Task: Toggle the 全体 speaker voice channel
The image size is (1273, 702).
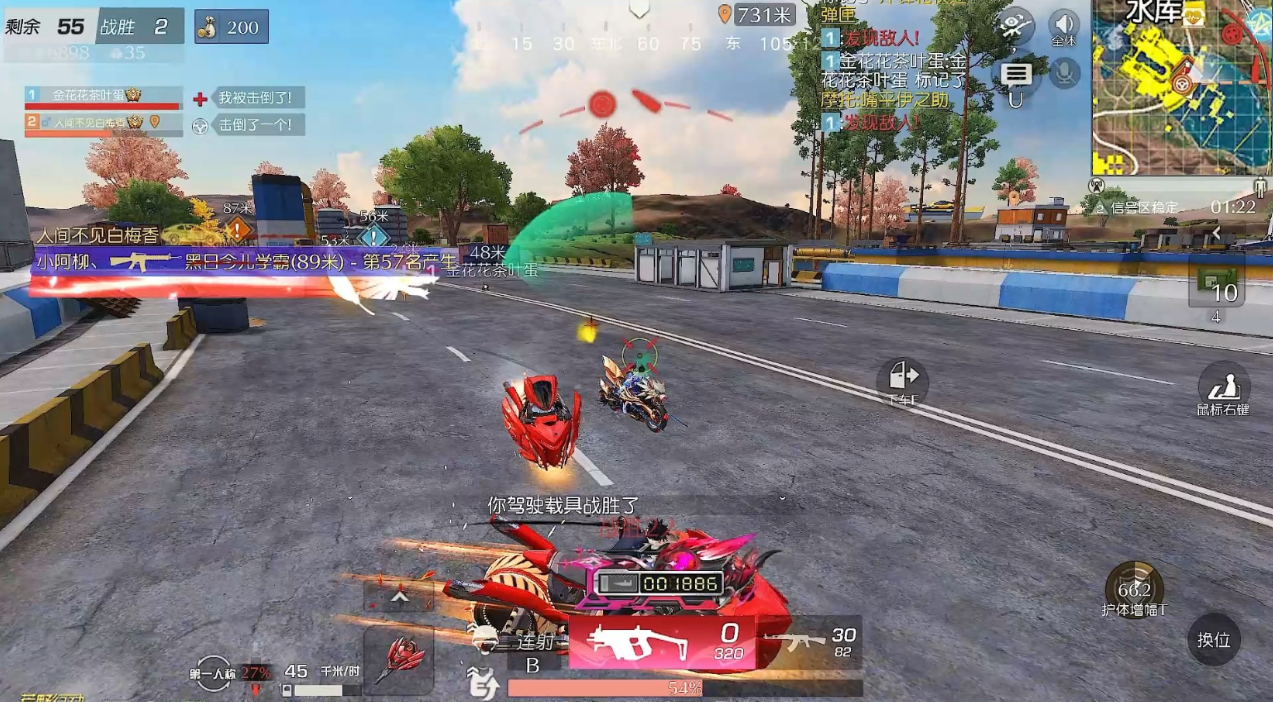Action: click(1063, 26)
